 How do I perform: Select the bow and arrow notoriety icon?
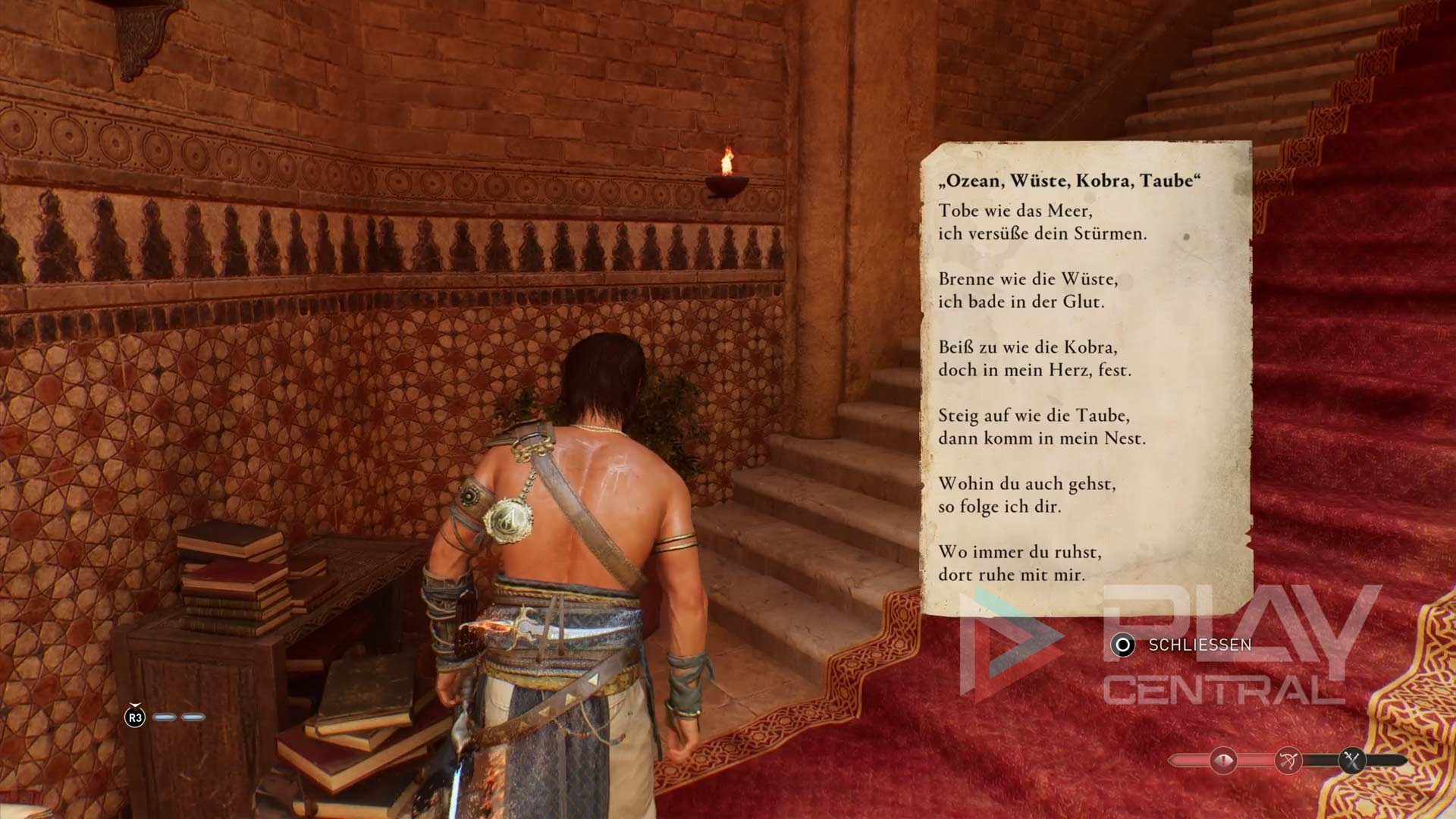[1288, 760]
